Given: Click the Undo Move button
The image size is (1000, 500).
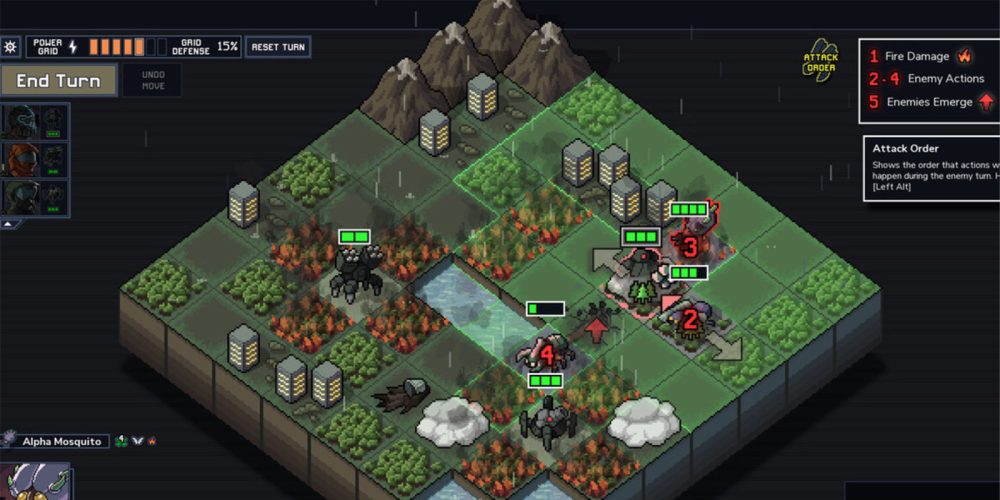Looking at the screenshot, I should [151, 81].
